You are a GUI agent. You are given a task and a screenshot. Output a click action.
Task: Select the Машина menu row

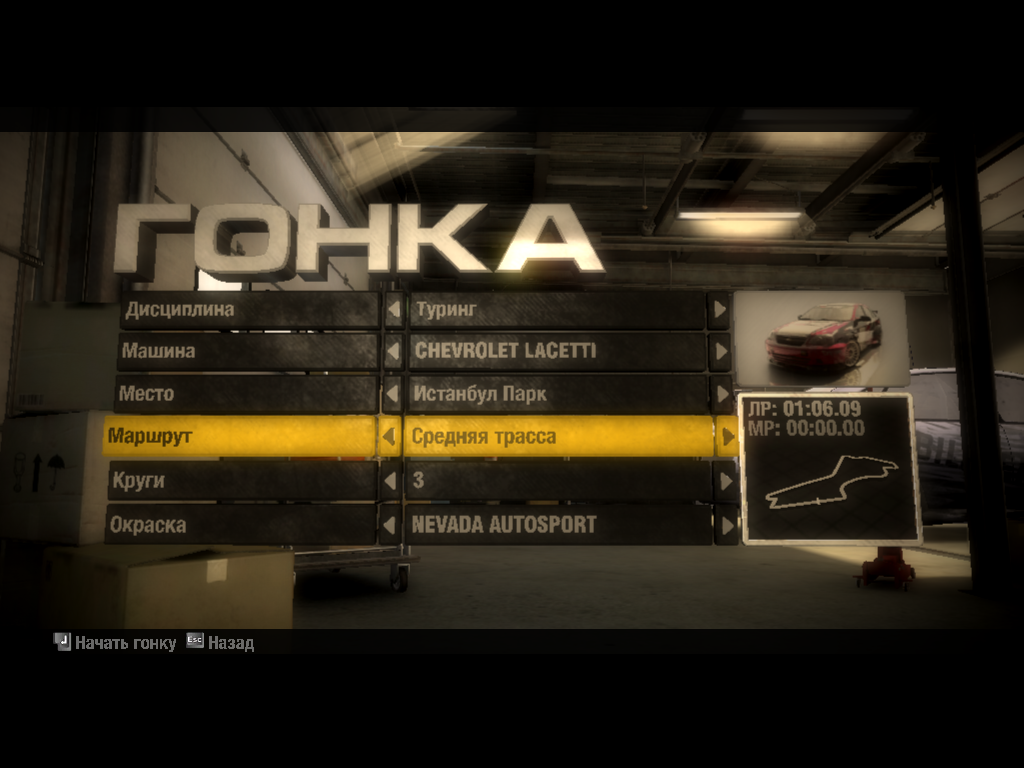(250, 352)
